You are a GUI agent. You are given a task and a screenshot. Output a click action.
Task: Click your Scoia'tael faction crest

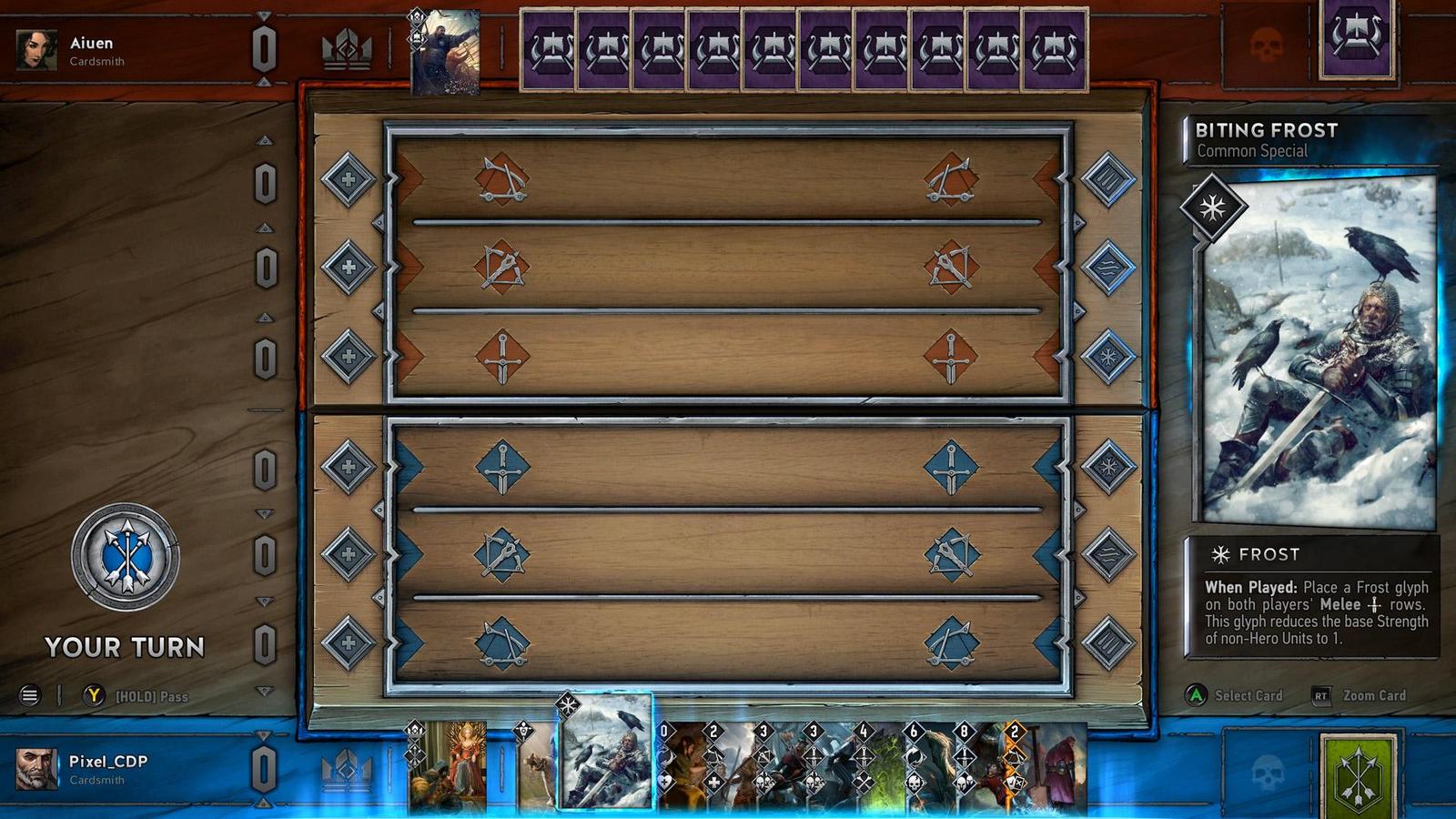[1356, 781]
